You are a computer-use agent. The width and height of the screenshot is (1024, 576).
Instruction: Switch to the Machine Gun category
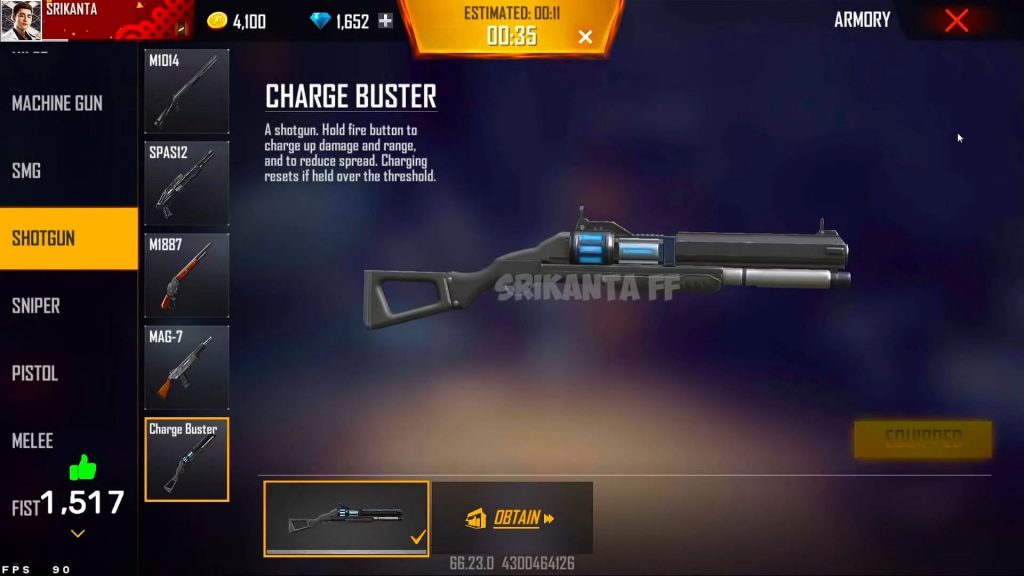(x=57, y=103)
